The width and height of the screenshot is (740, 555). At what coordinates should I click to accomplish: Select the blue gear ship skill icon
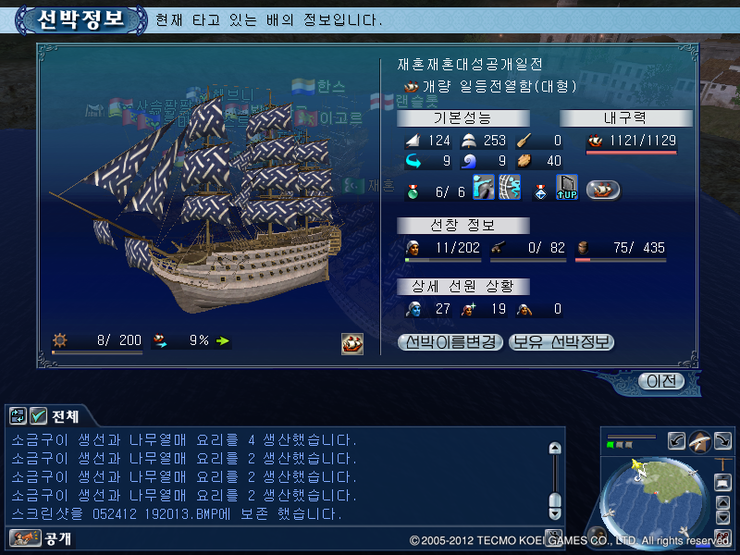pos(509,187)
